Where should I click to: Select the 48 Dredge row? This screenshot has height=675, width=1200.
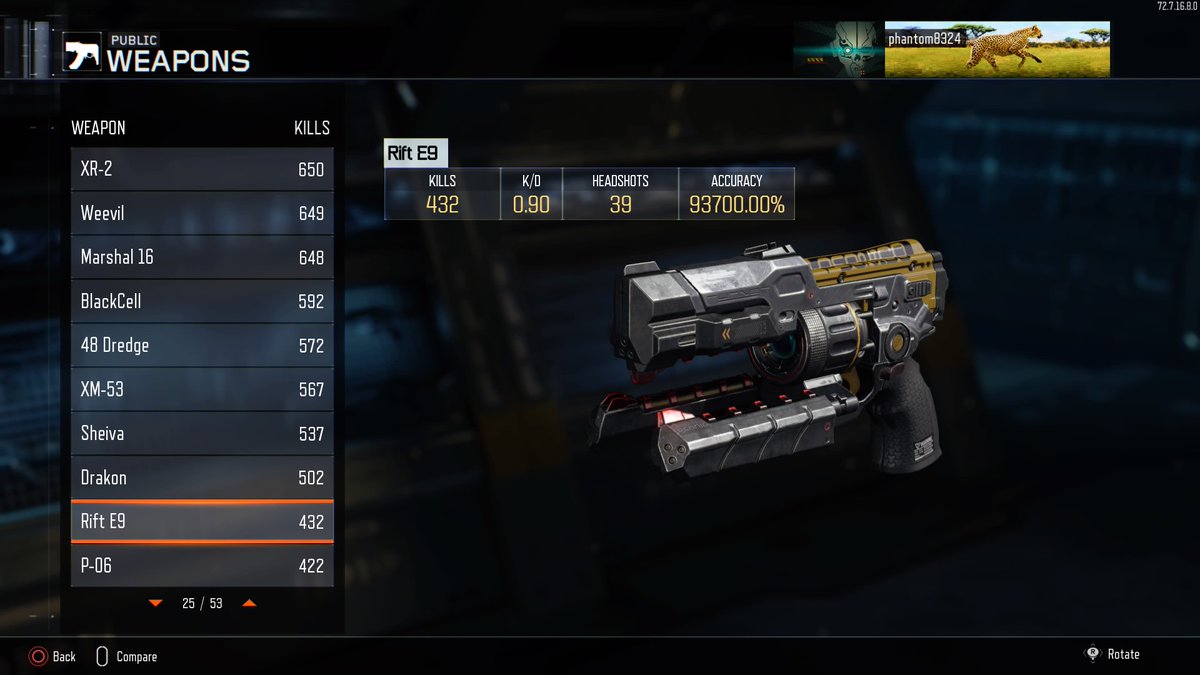click(202, 346)
